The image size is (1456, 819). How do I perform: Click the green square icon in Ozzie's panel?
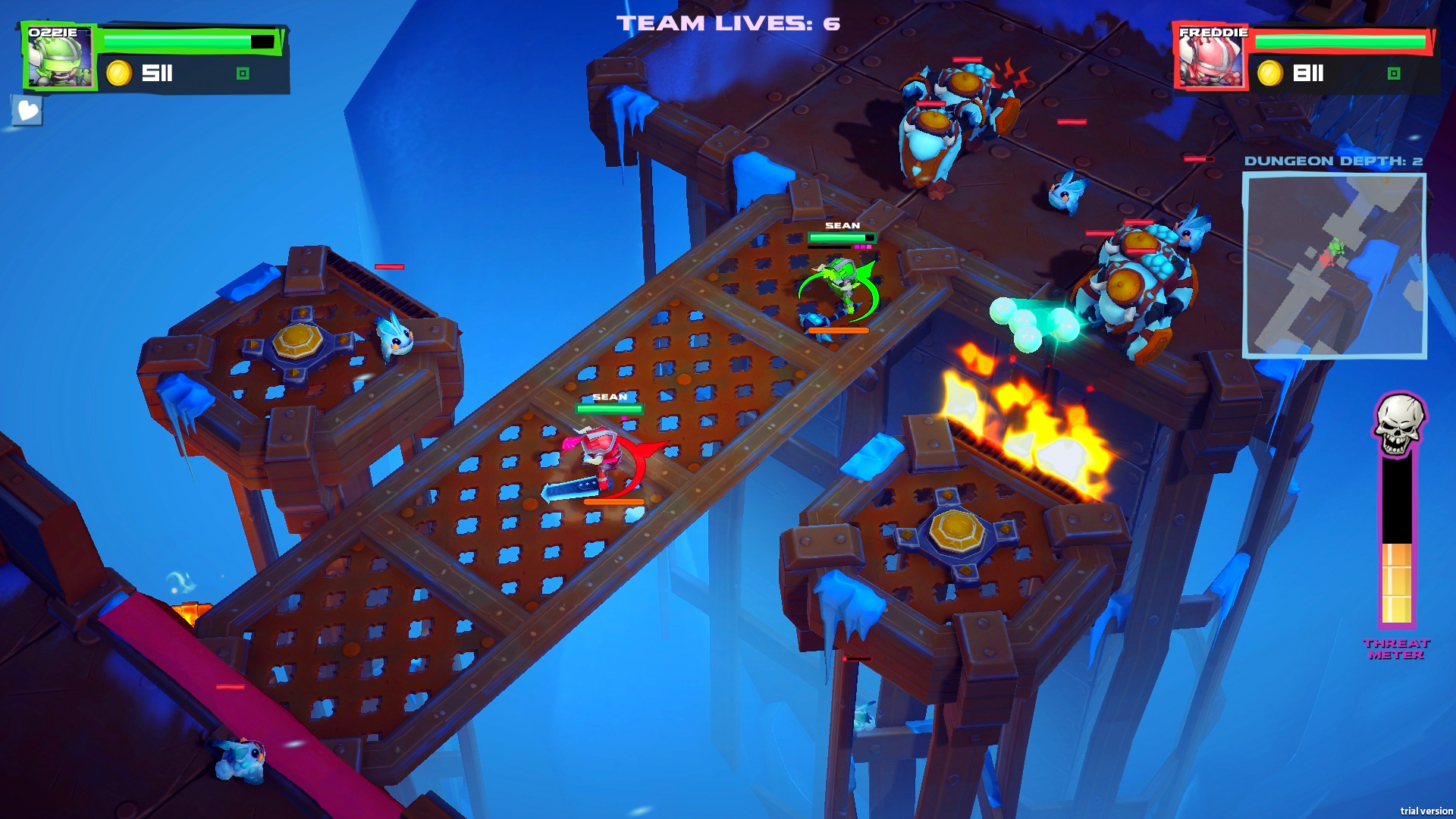243,74
